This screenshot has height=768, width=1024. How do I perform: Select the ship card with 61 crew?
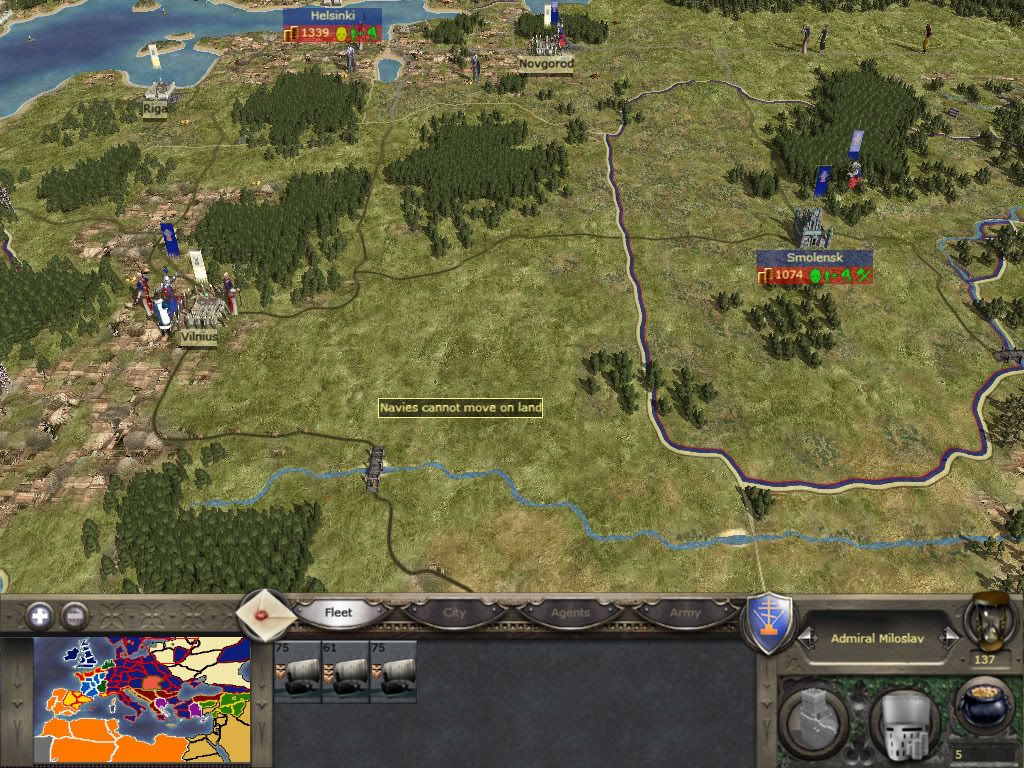(x=345, y=671)
